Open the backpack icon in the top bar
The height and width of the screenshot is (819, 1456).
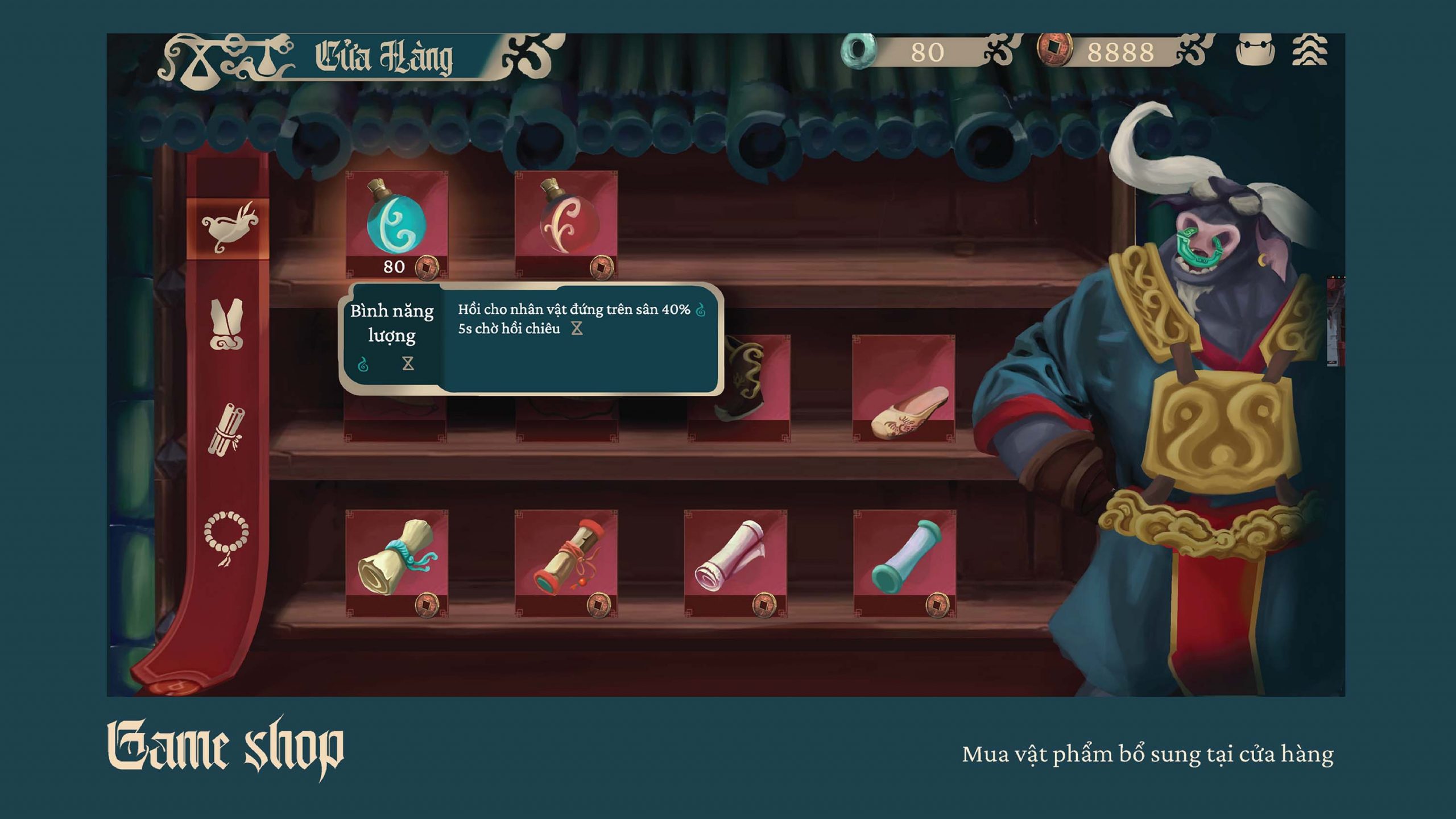coord(1255,50)
